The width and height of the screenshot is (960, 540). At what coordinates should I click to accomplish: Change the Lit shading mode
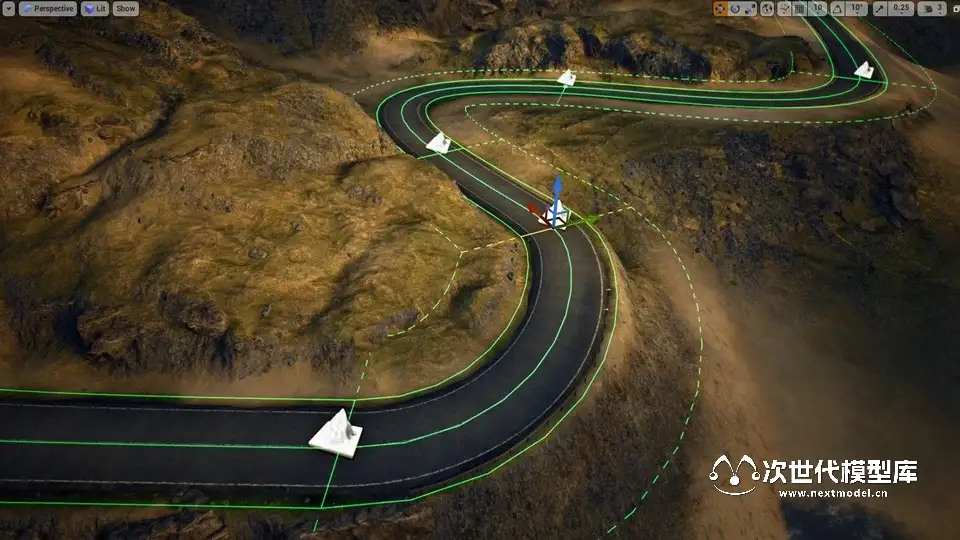tap(95, 8)
